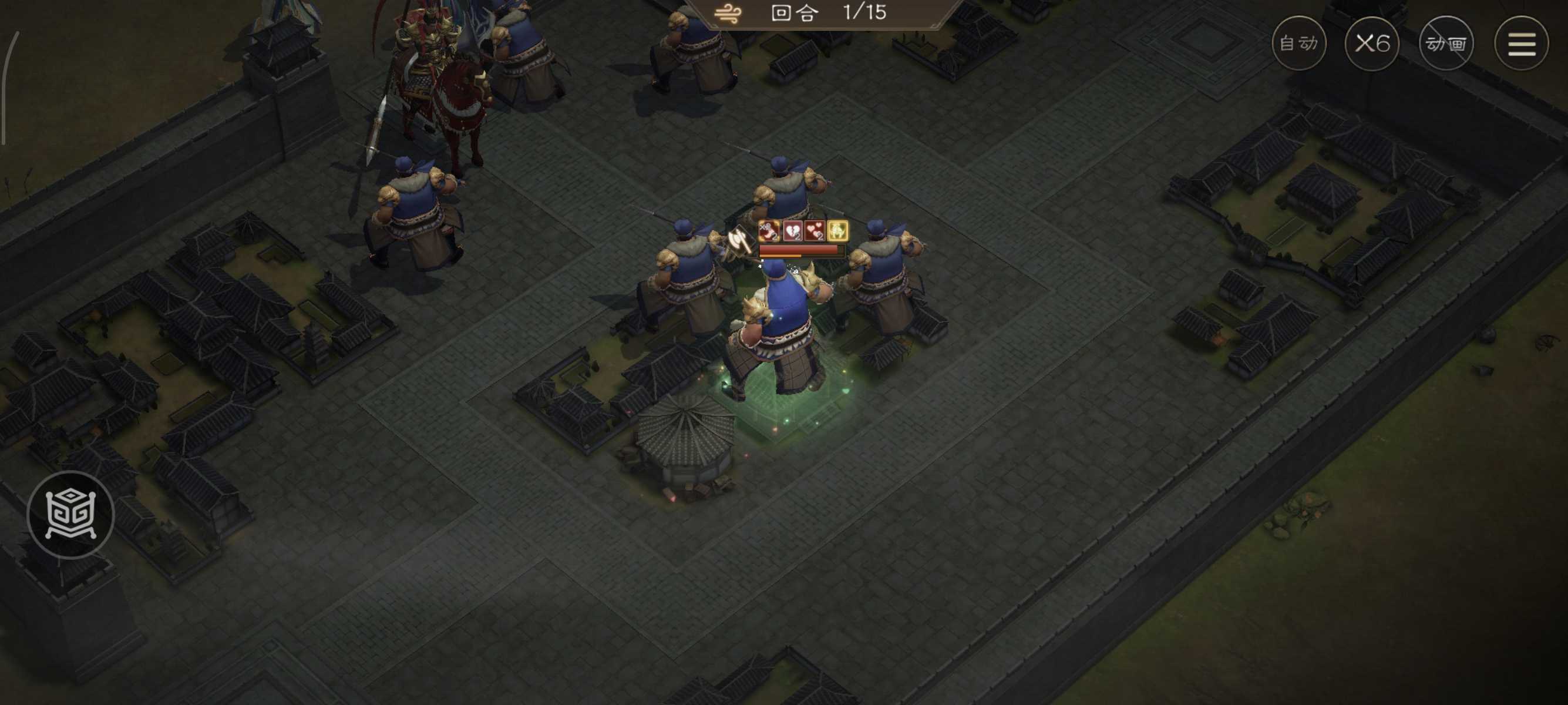Toggle 动画 animation skip on
This screenshot has width=1568, height=705.
coord(1446,45)
